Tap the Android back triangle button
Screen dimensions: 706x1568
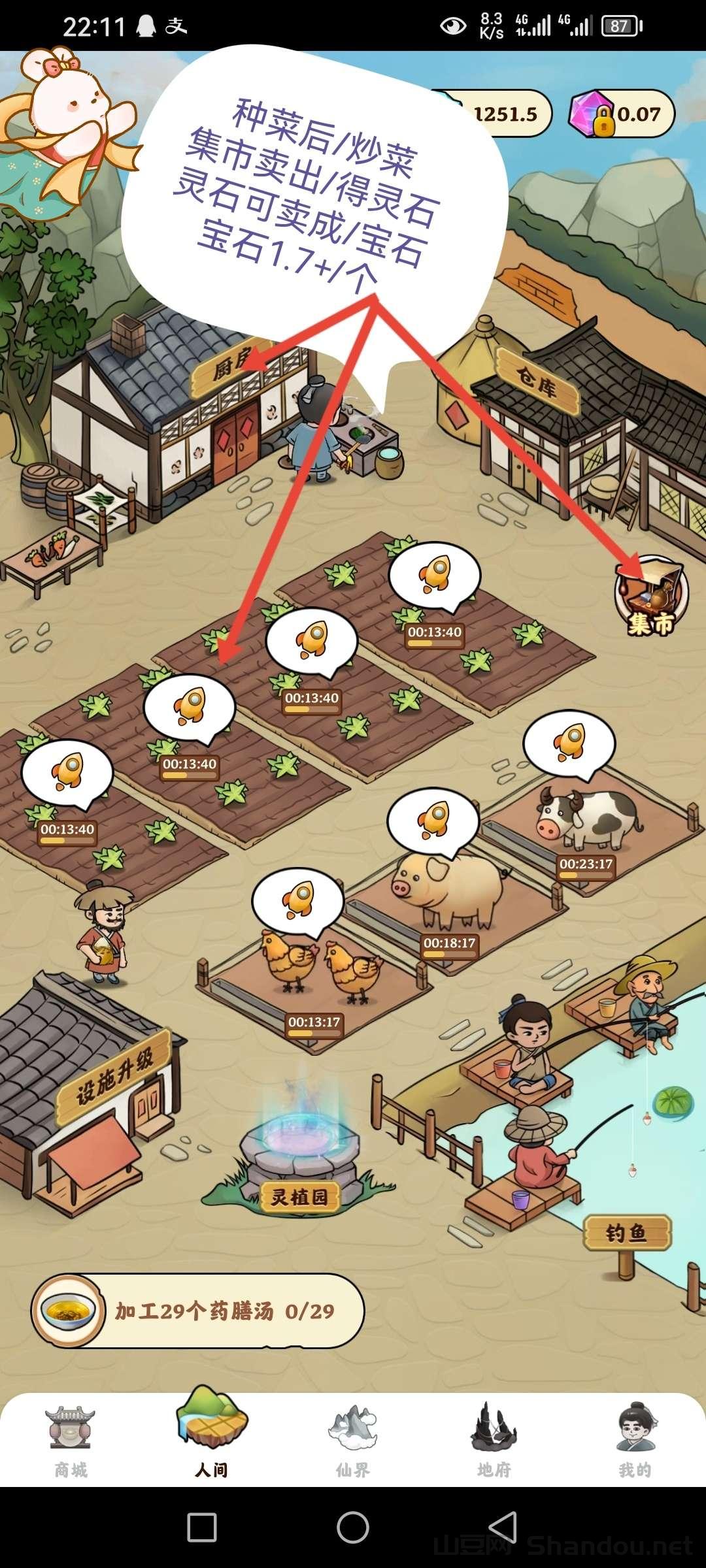pos(503,1527)
